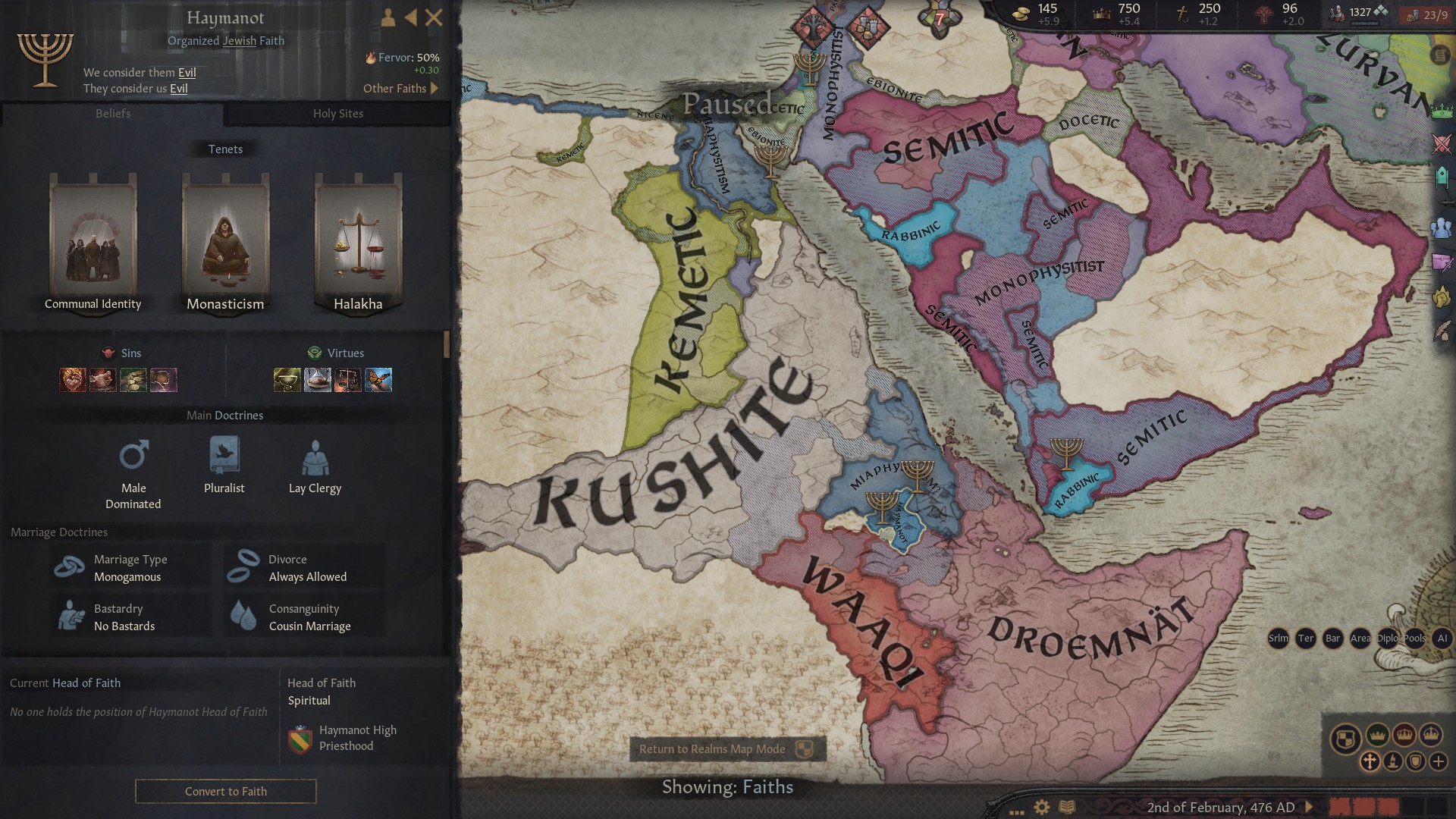Select the Beliefs tab
This screenshot has height=819, width=1456.
point(112,114)
